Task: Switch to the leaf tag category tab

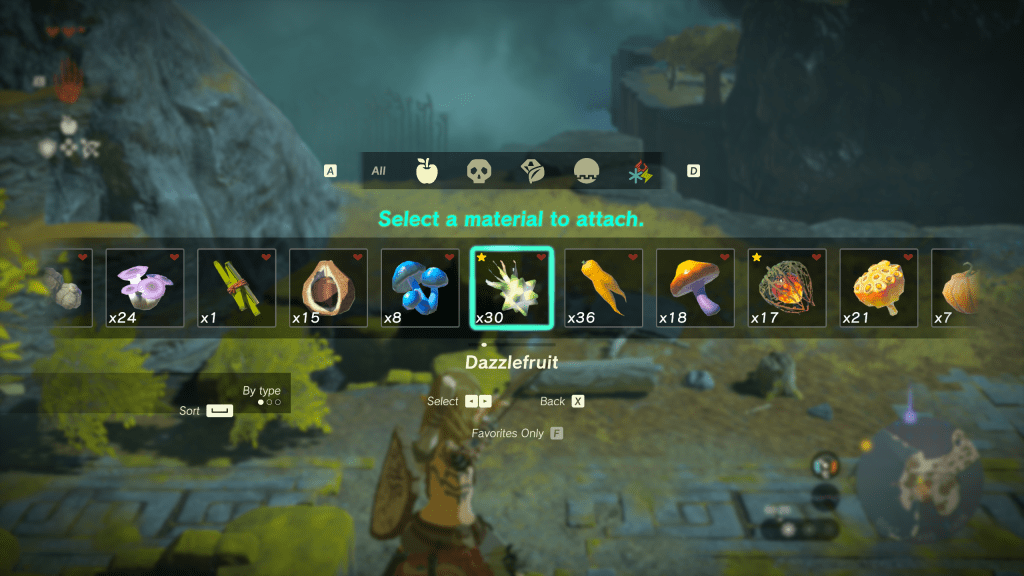Action: point(532,171)
